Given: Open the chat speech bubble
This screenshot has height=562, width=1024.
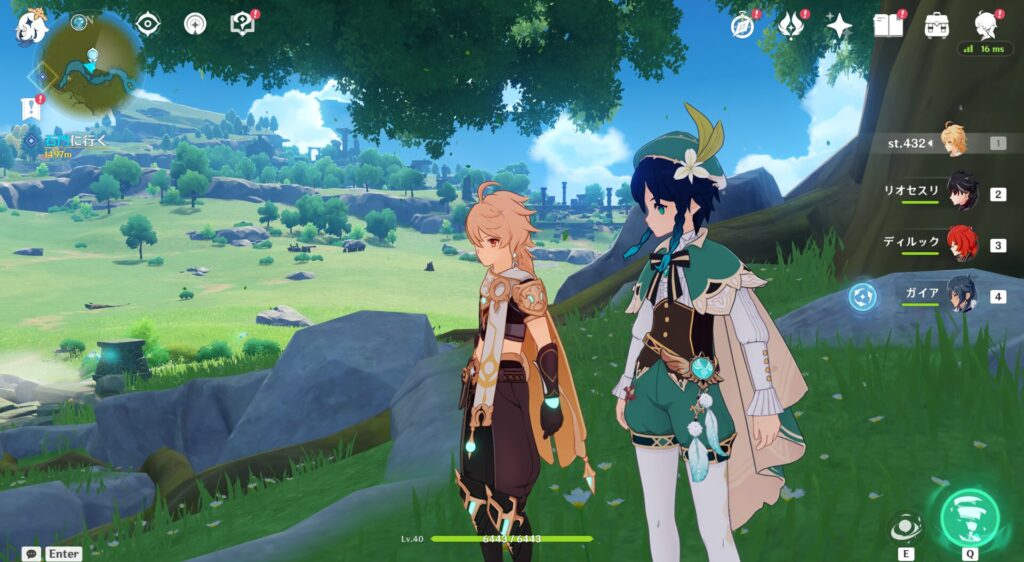Looking at the screenshot, I should click(32, 553).
